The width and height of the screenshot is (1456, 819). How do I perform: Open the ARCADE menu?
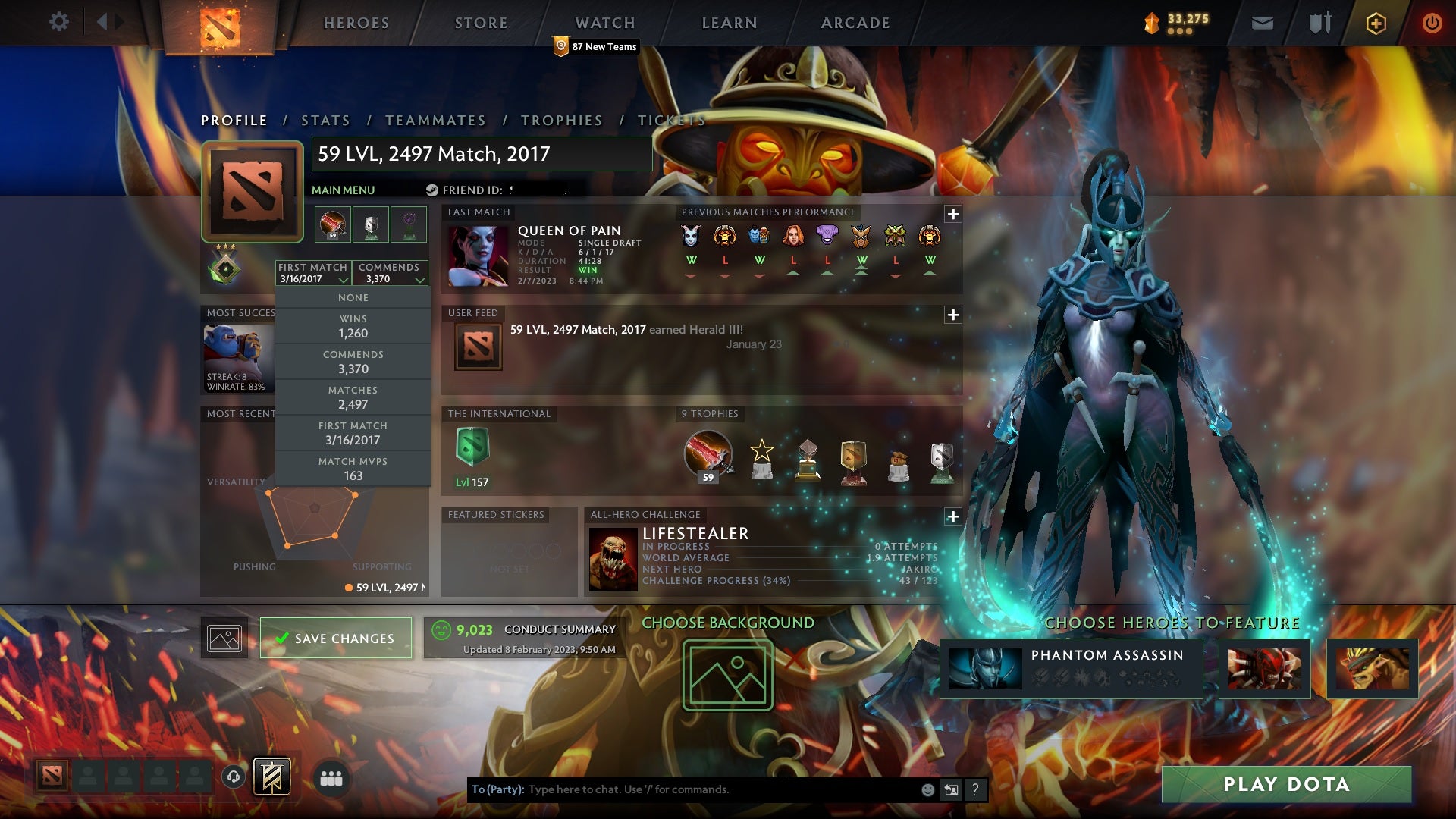855,23
